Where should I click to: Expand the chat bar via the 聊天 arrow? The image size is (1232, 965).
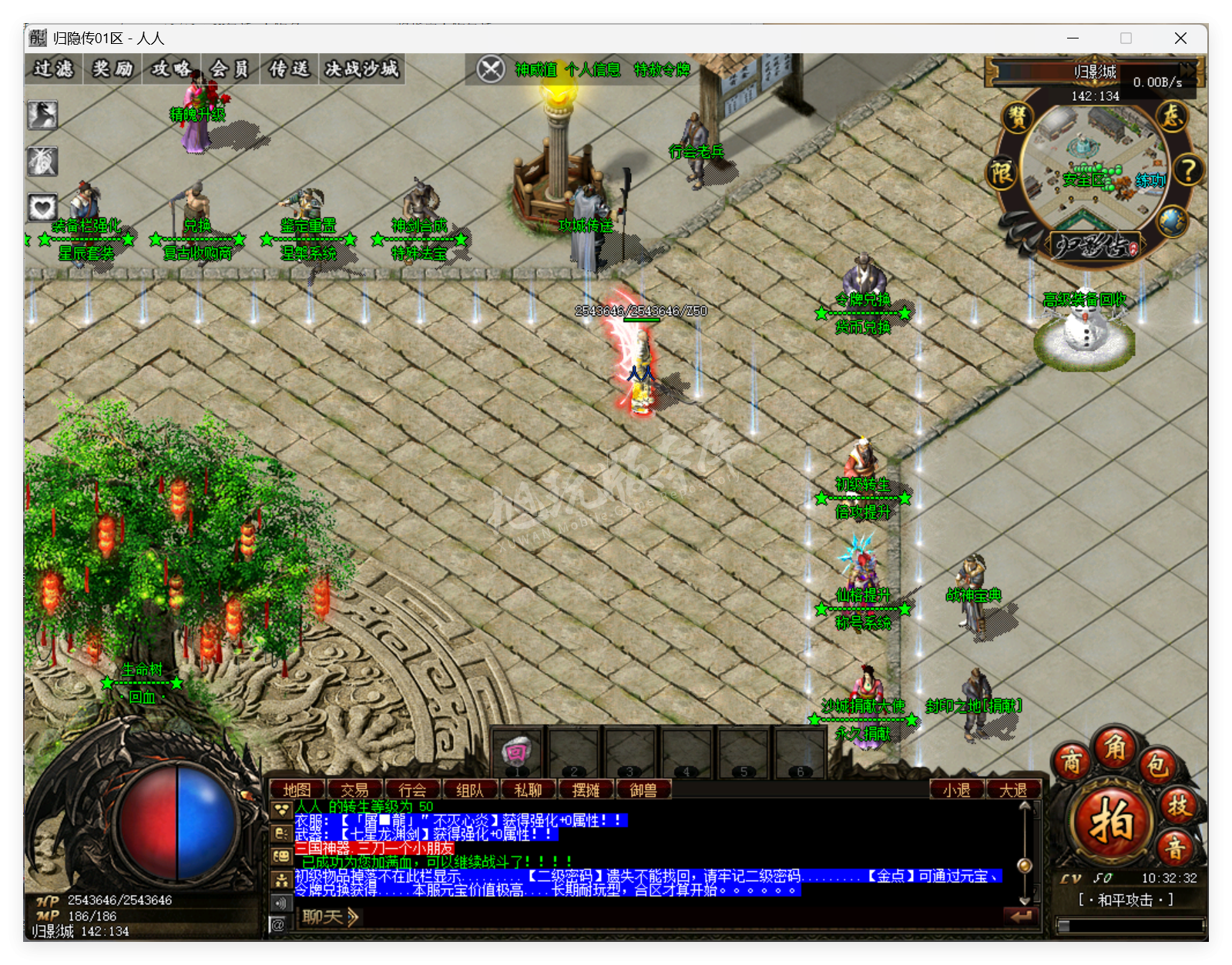click(353, 917)
